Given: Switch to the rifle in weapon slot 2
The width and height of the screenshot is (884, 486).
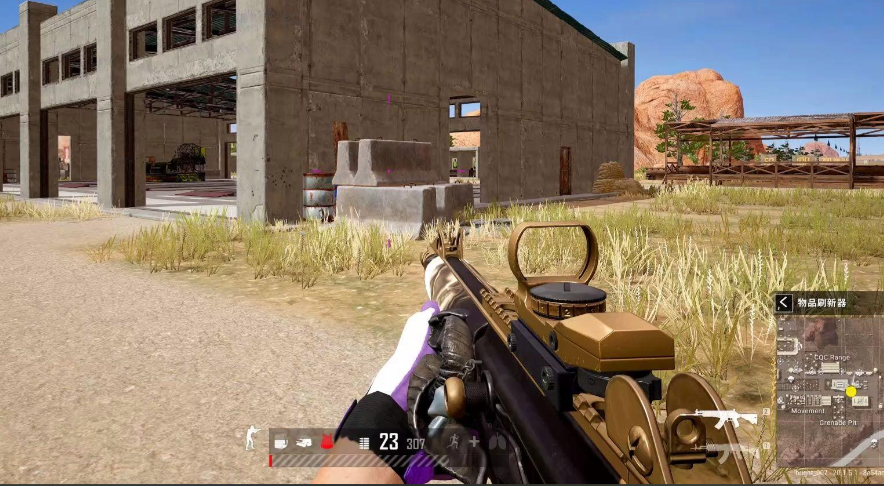Looking at the screenshot, I should point(727,418).
